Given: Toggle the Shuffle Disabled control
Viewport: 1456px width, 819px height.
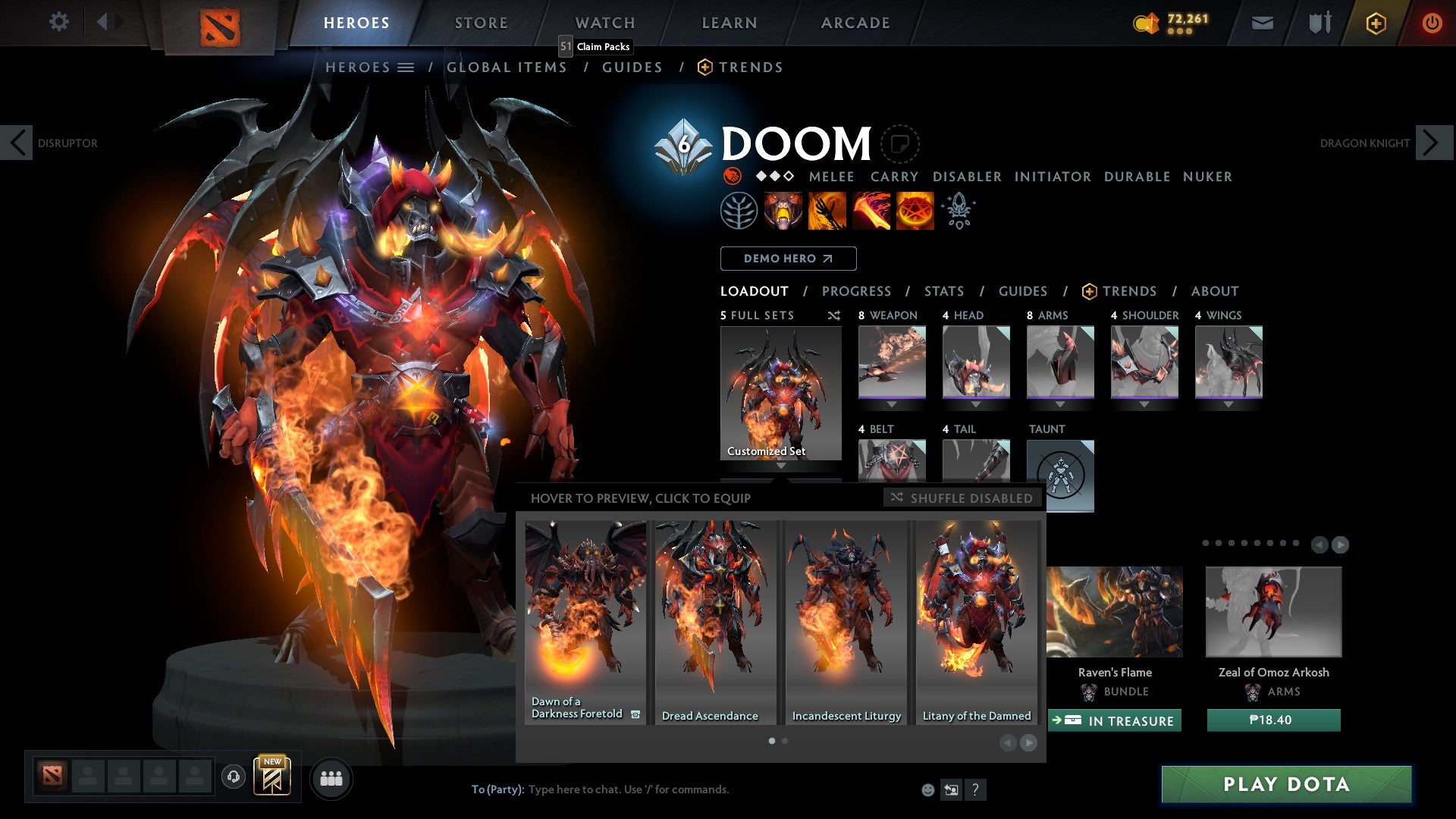Looking at the screenshot, I should [962, 498].
